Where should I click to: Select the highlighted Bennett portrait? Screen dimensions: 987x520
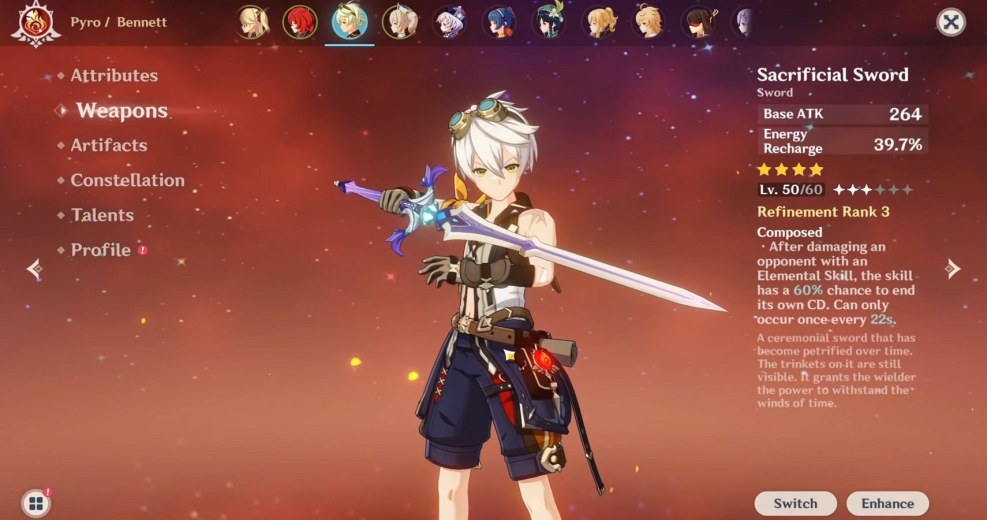(350, 21)
